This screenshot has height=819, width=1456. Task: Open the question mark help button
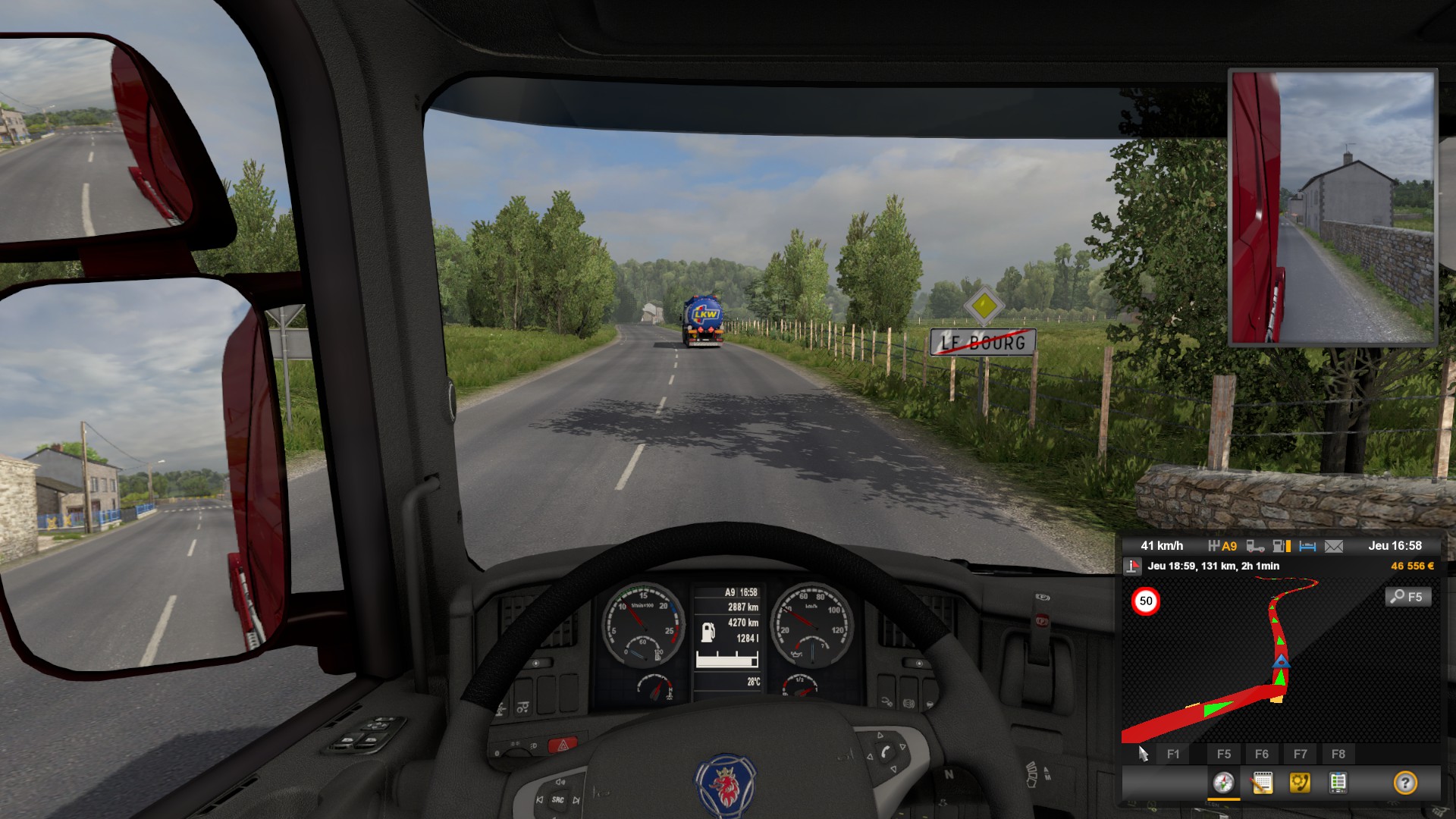tap(1405, 783)
